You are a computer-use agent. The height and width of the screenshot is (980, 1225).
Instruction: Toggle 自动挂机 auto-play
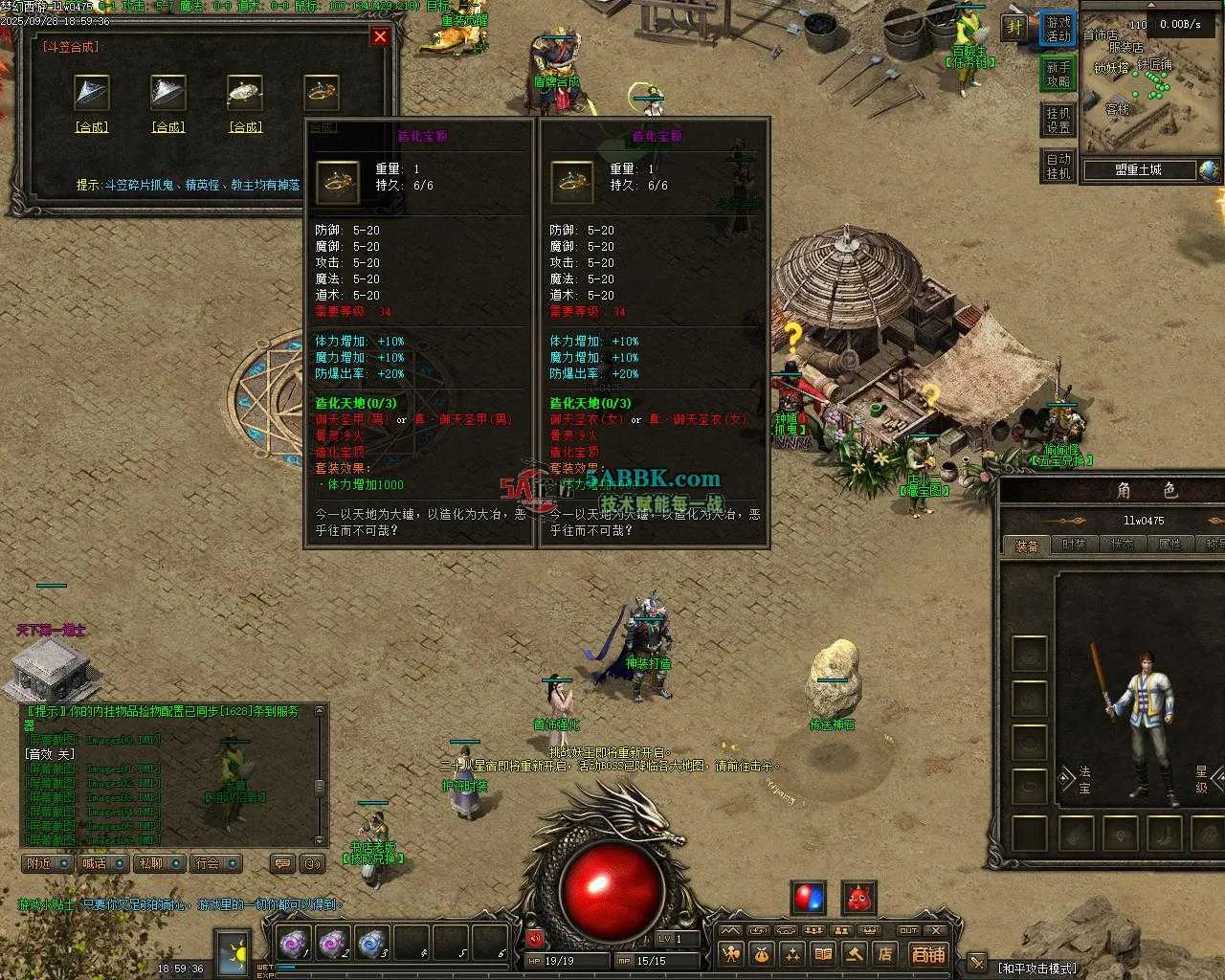pyautogui.click(x=1058, y=166)
